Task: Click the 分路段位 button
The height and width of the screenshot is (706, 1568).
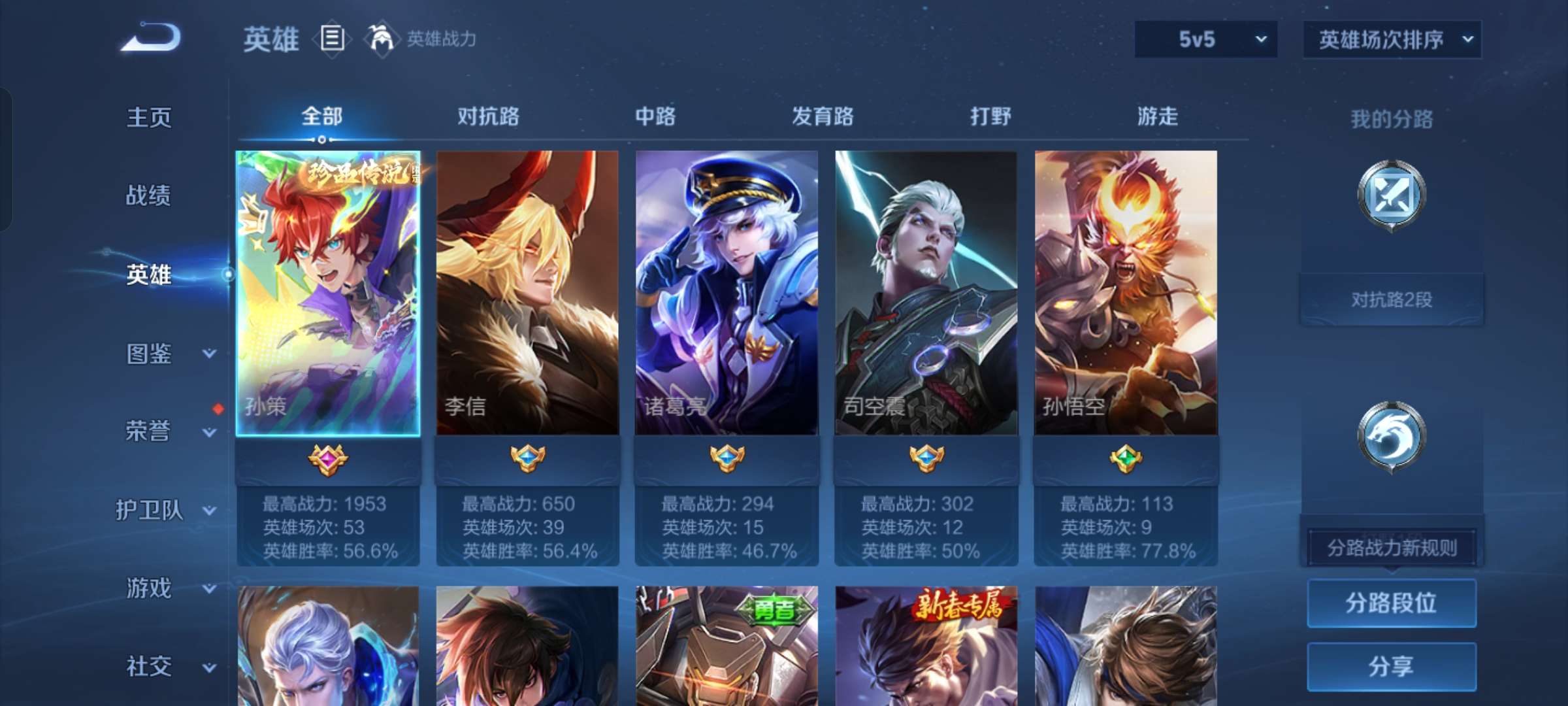Action: point(1392,603)
